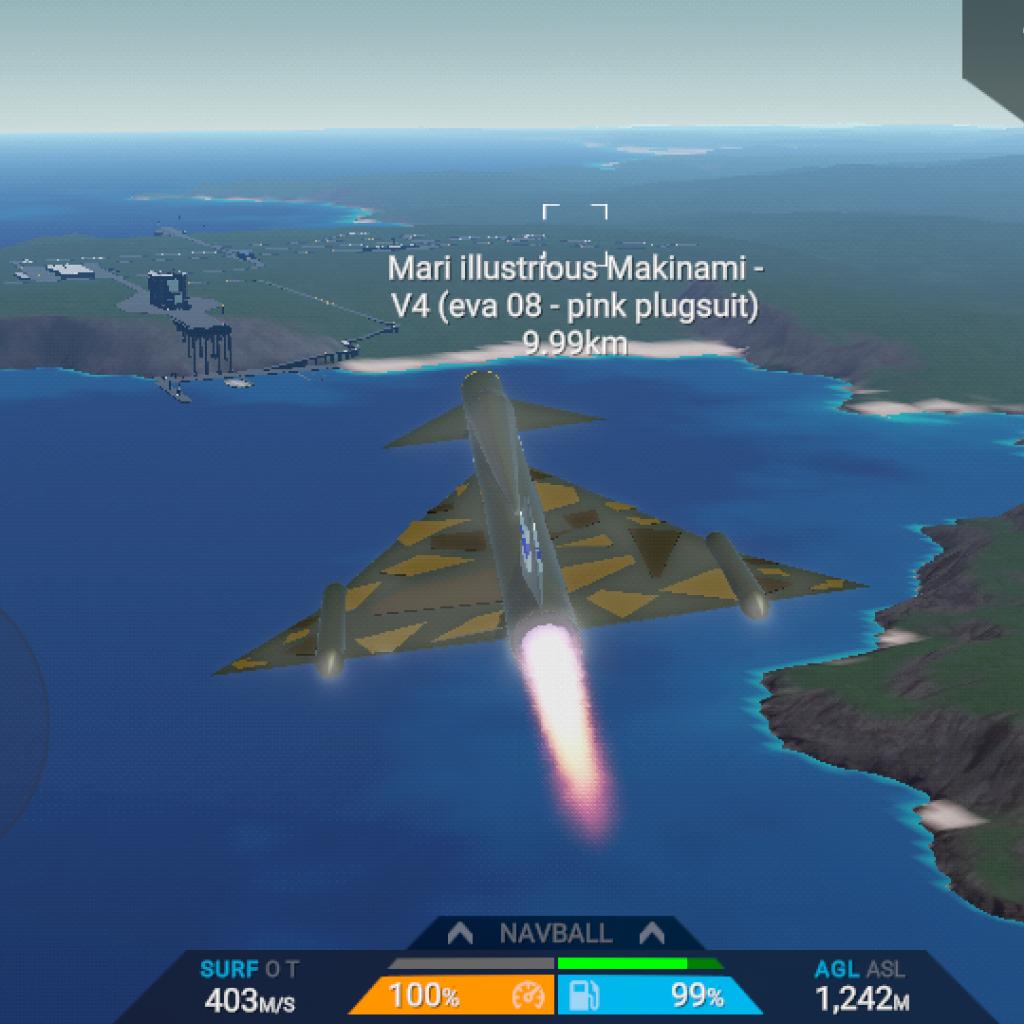Viewport: 1024px width, 1024px height.
Task: Select the Mari illustrious Makinami target label
Action: (x=574, y=286)
